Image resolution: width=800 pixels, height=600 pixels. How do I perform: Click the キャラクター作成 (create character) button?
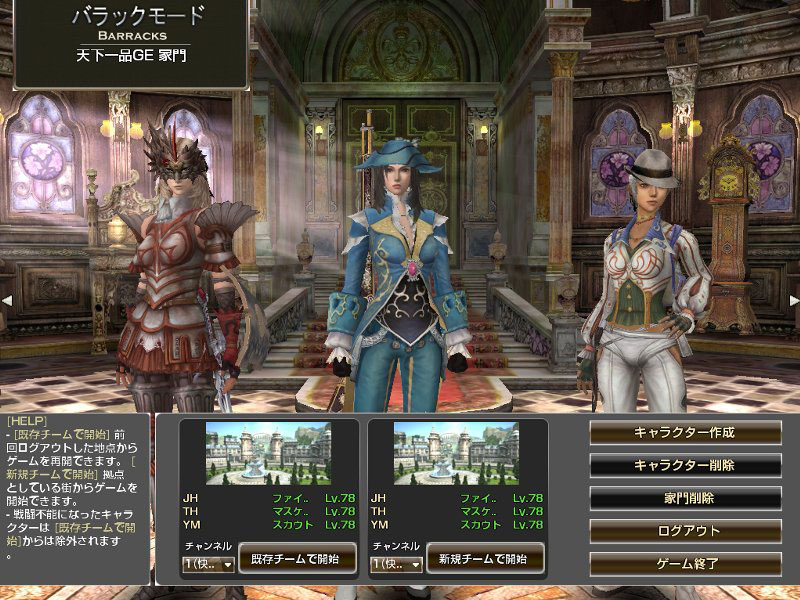[x=685, y=432]
